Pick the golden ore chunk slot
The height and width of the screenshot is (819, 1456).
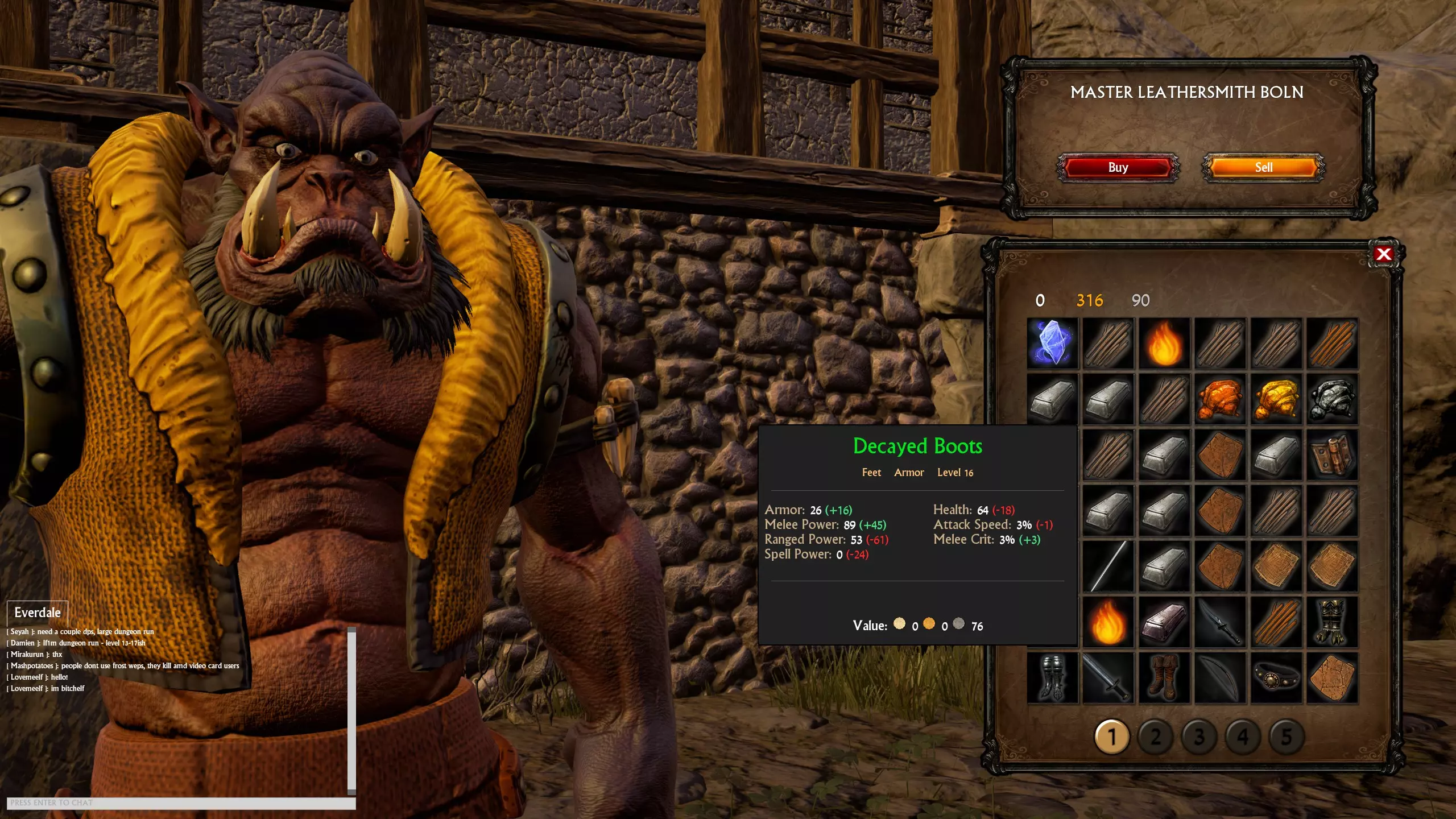(1276, 399)
